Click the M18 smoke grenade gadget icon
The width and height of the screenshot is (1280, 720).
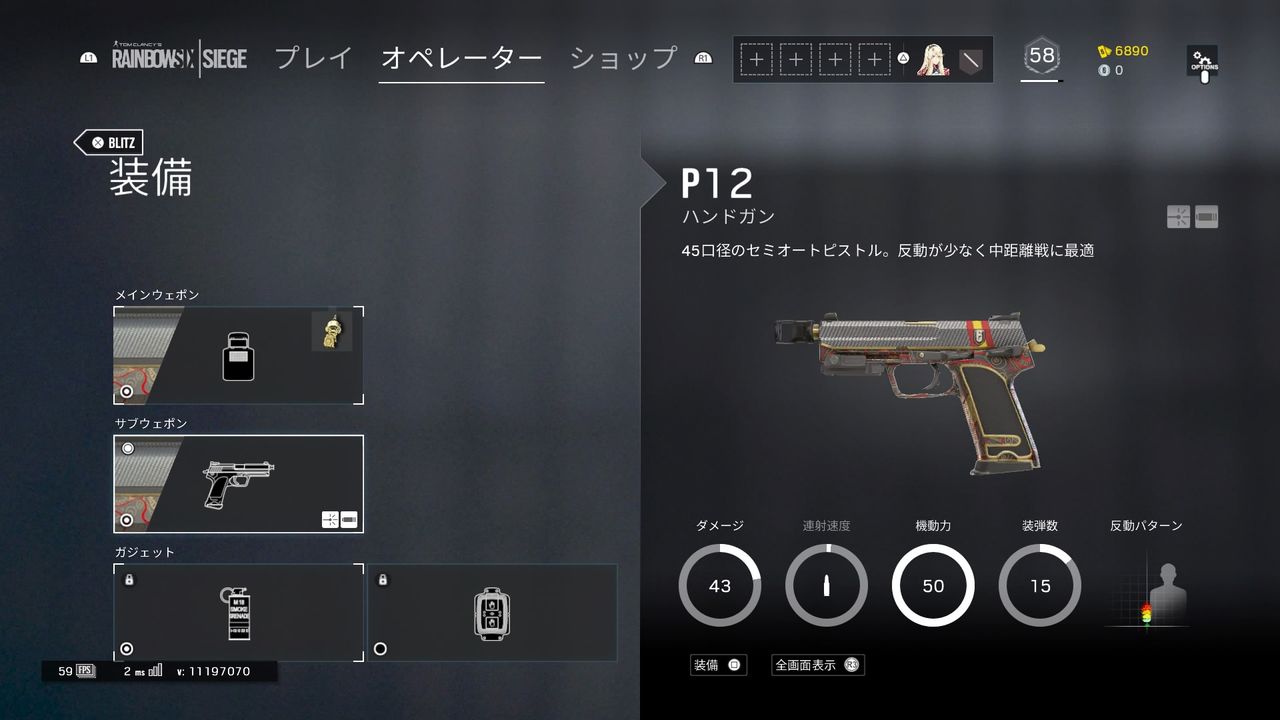pos(237,612)
